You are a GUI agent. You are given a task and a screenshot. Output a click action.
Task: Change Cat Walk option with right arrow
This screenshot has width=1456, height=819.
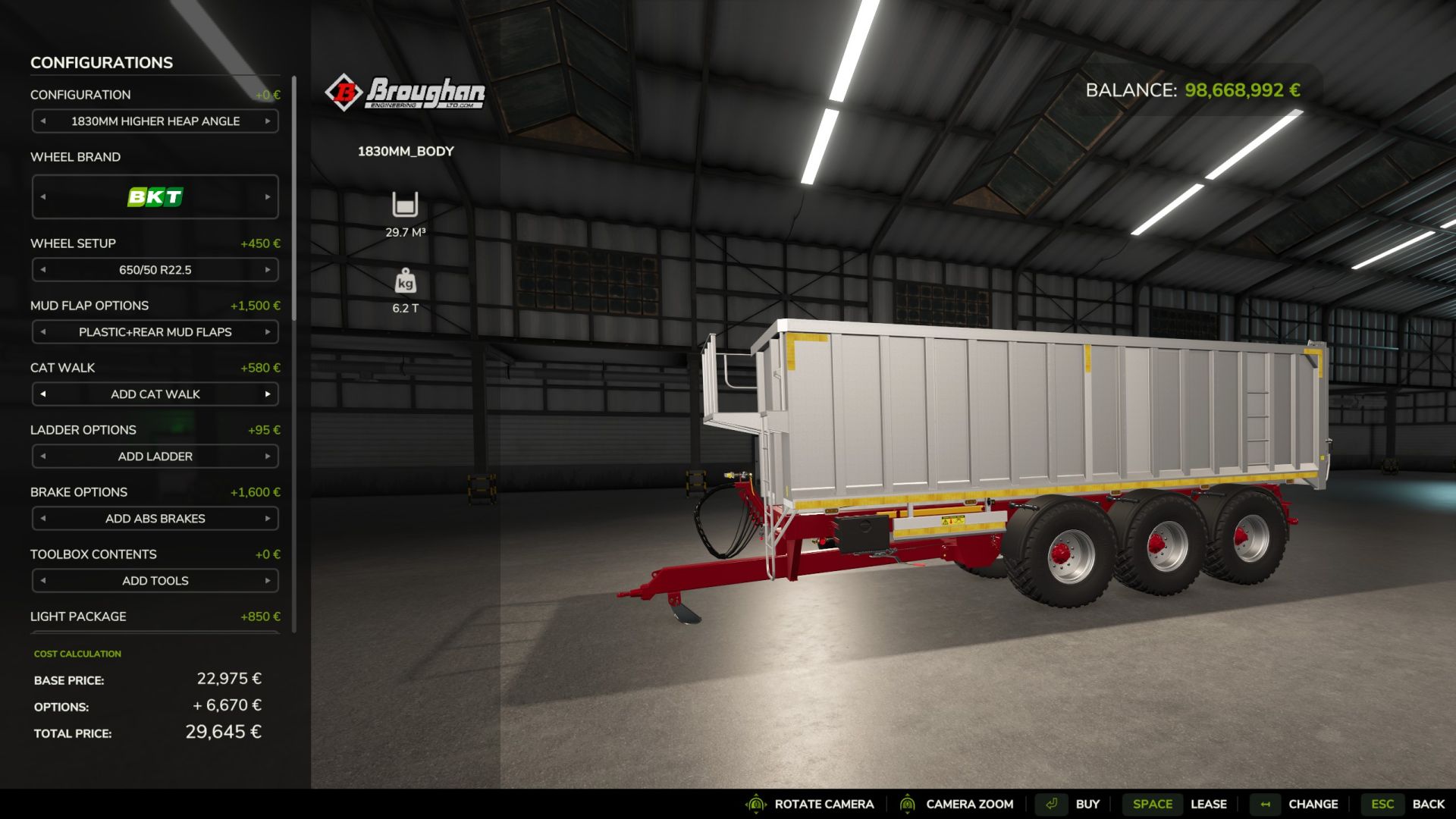[x=268, y=394]
